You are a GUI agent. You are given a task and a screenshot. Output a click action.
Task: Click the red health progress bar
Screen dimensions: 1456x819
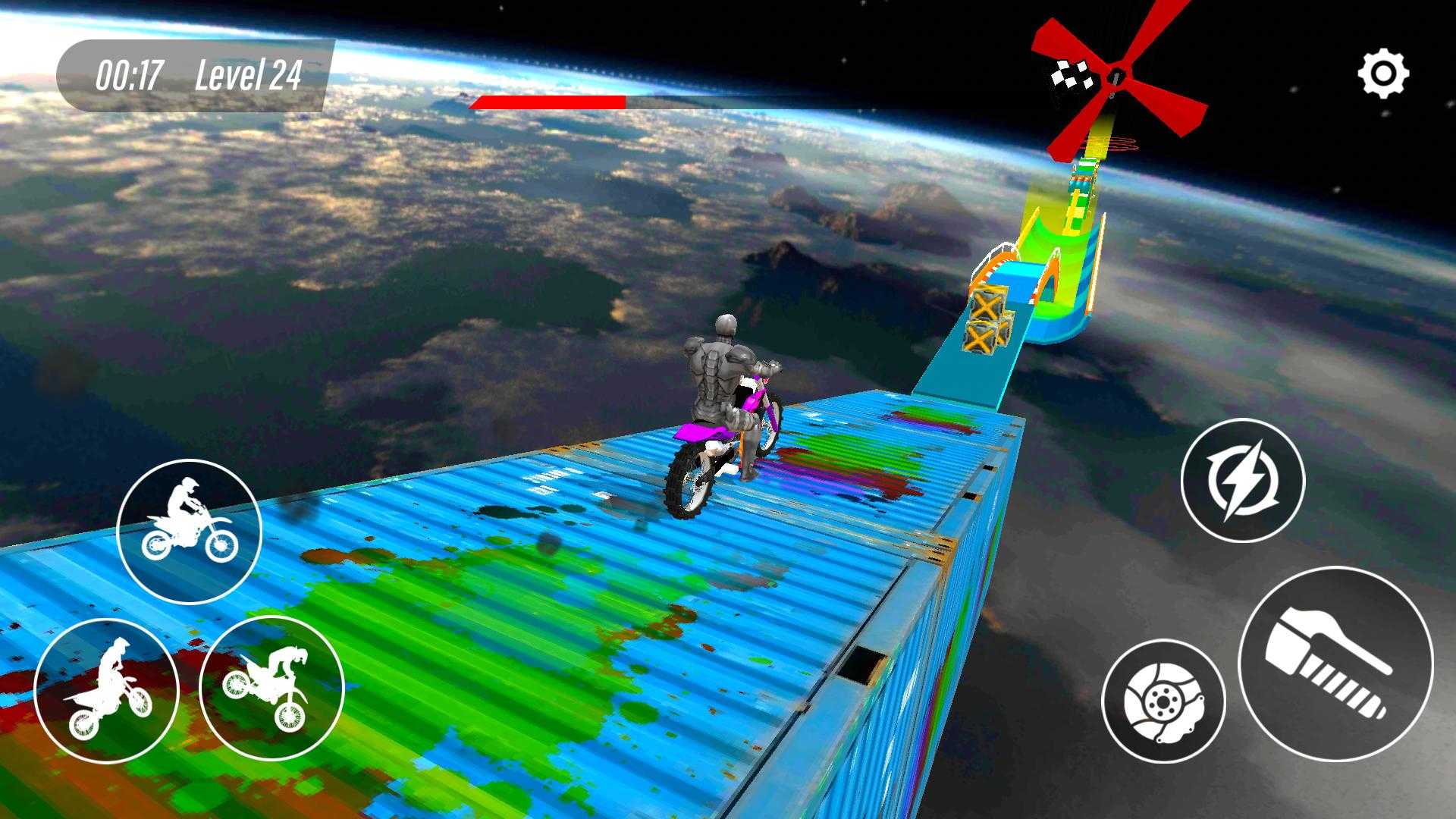coord(546,99)
